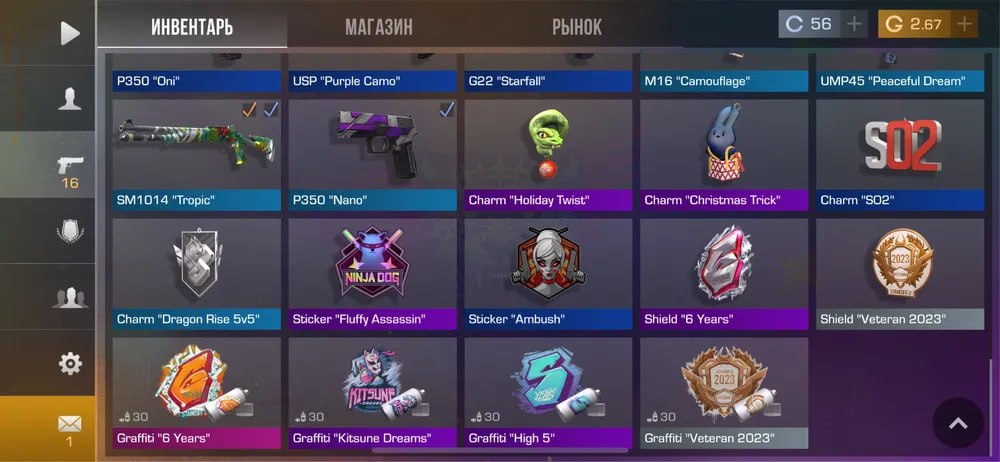Choose the Sticker "Ambush" item
The width and height of the screenshot is (1000, 462).
point(548,273)
